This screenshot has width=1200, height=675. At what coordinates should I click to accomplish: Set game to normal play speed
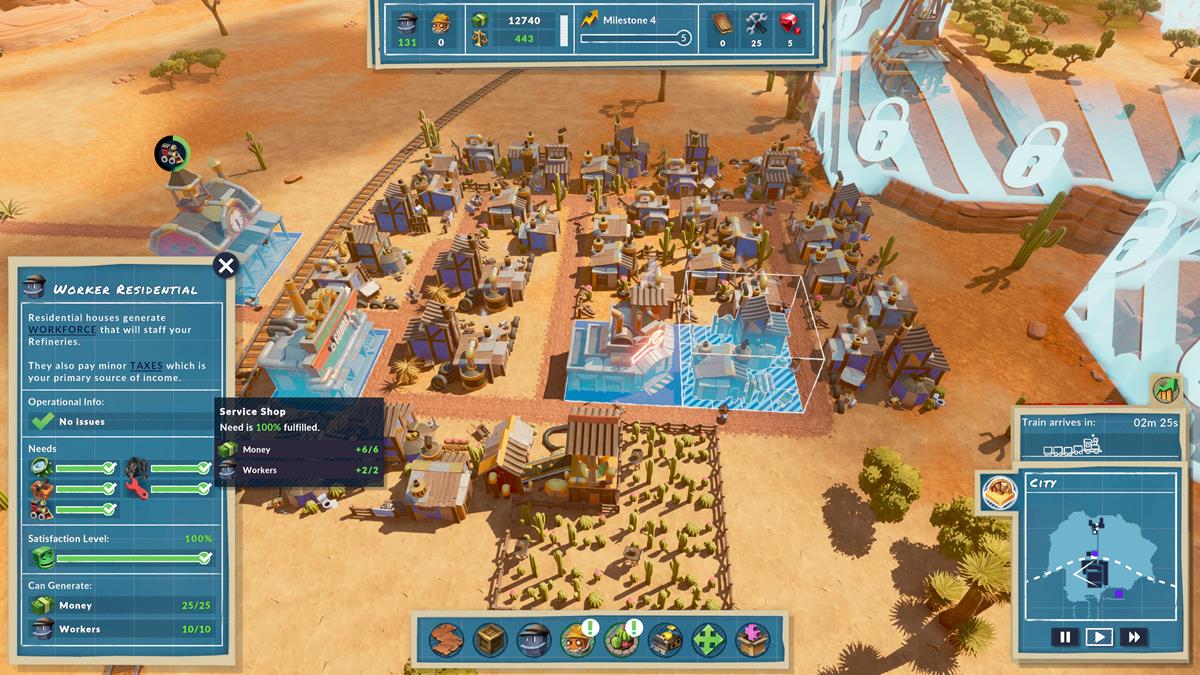click(1099, 636)
